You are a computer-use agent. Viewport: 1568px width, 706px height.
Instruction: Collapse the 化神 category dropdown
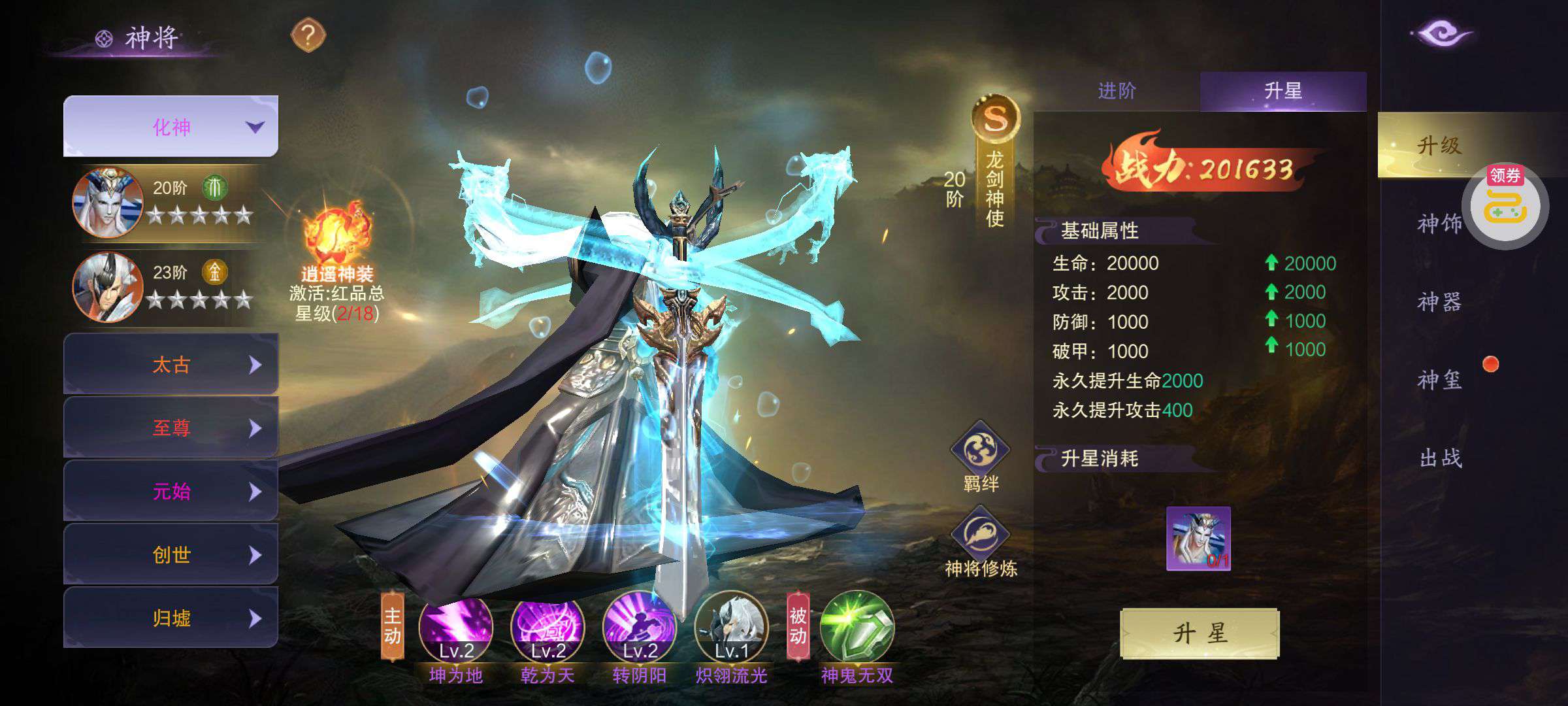(x=171, y=127)
